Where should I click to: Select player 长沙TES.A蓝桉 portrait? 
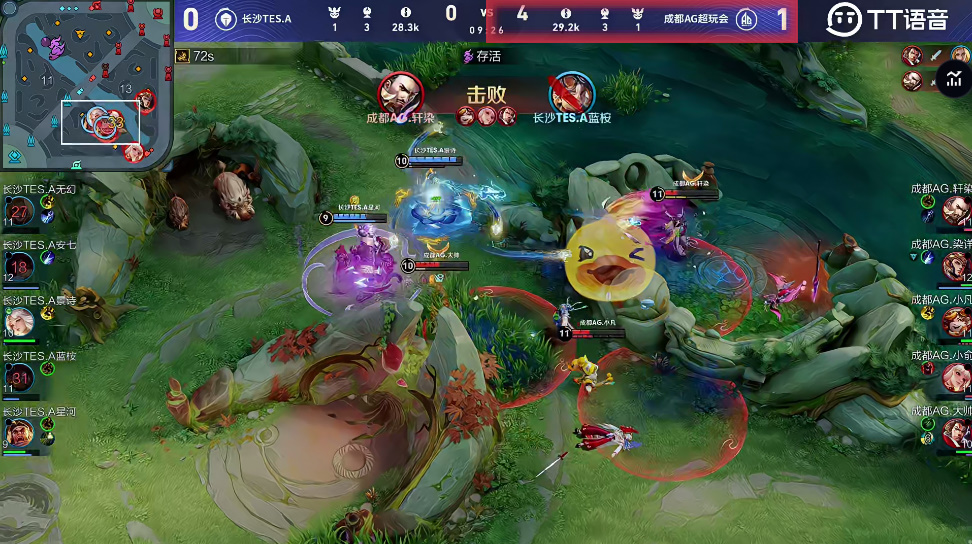[x=19, y=377]
